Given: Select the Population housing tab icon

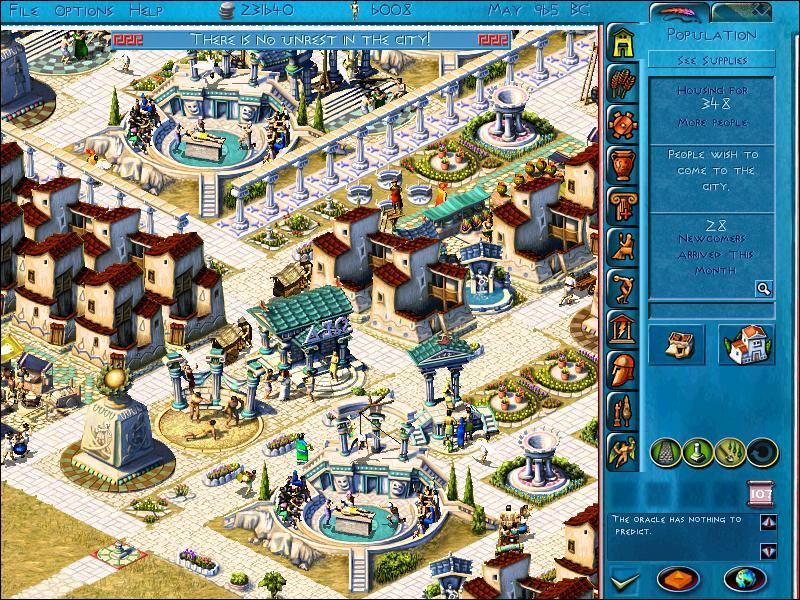Looking at the screenshot, I should tap(623, 41).
